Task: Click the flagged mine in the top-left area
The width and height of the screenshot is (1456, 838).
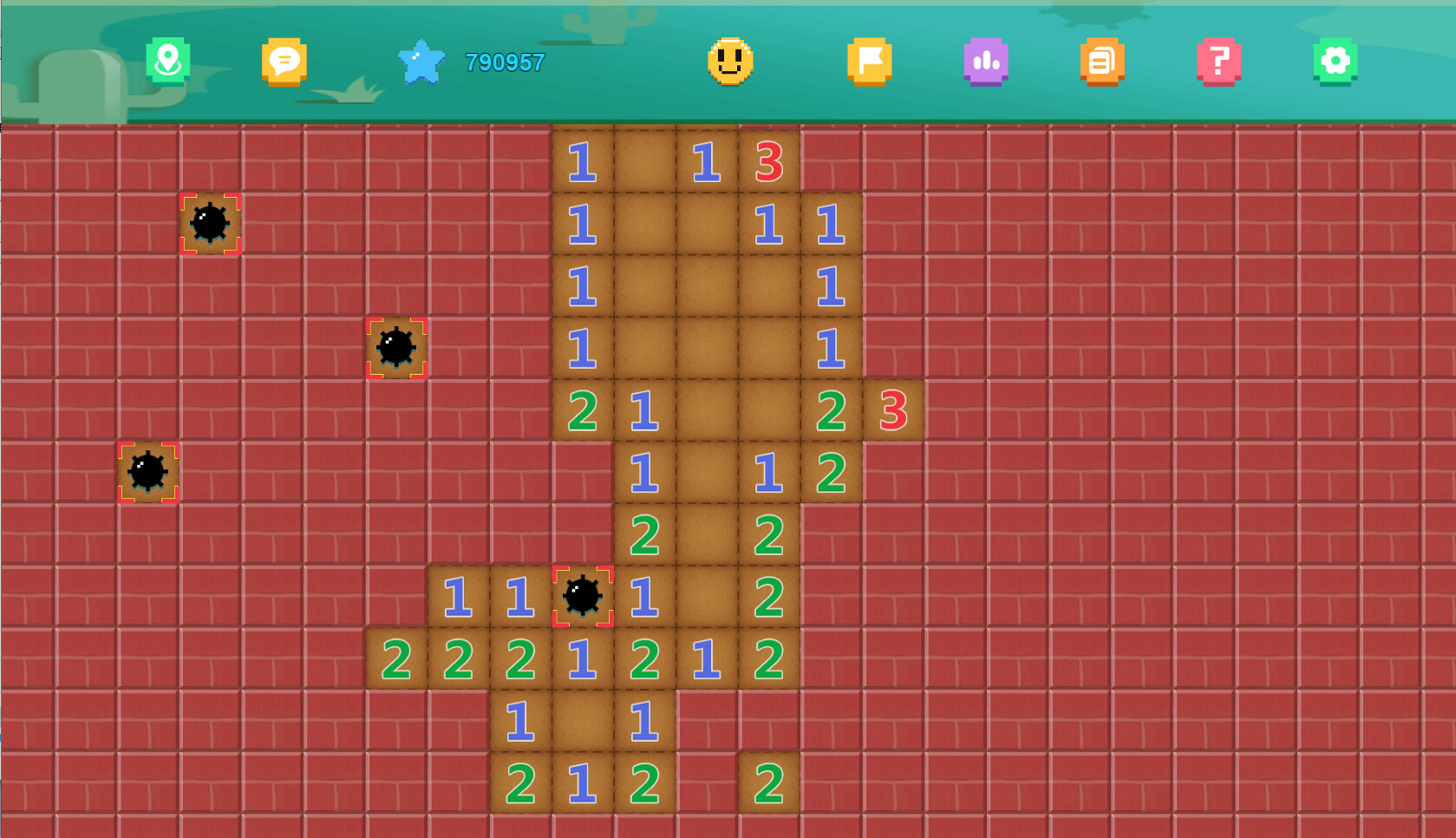Action: point(210,223)
